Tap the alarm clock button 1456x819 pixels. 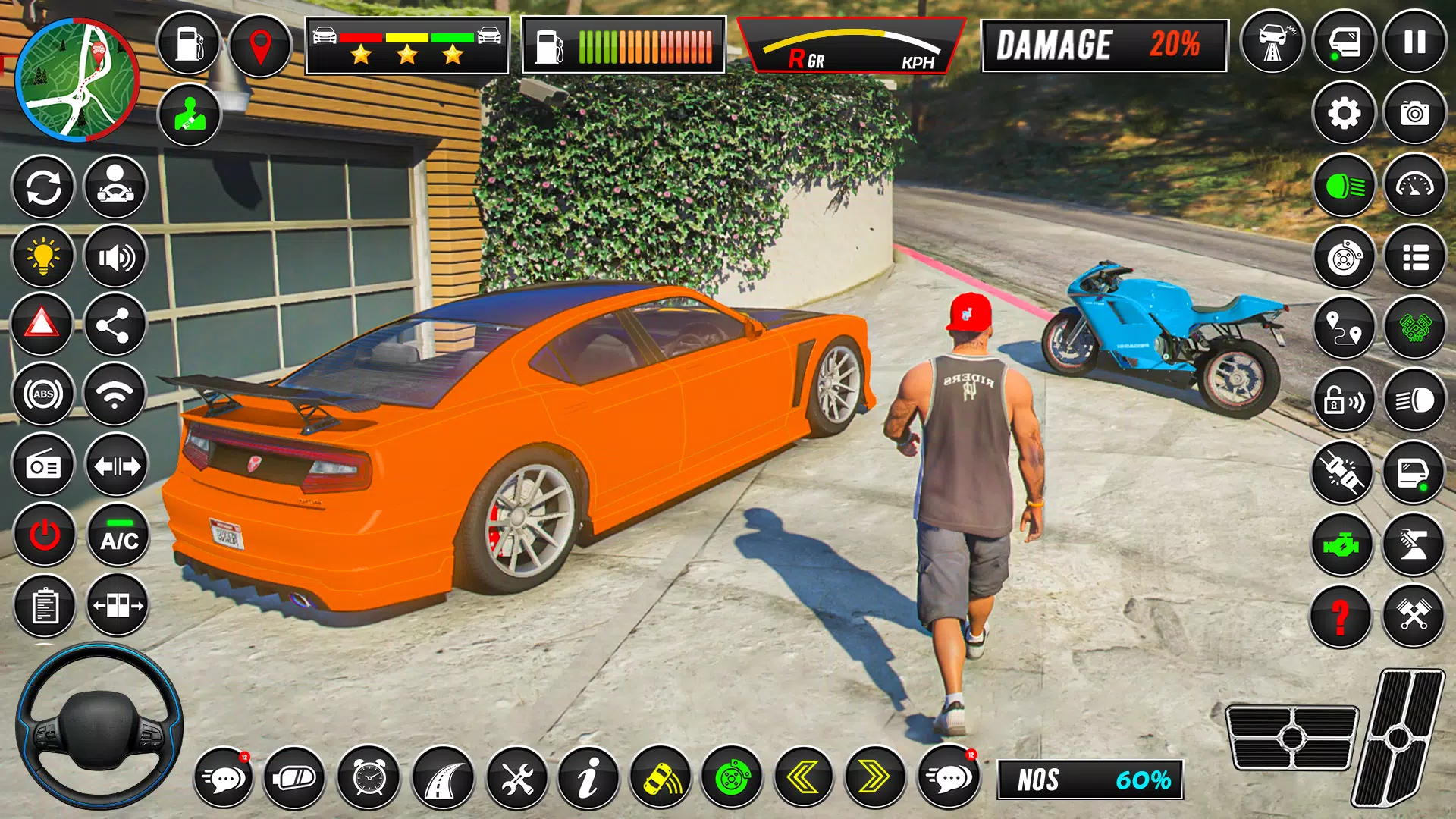(x=369, y=777)
